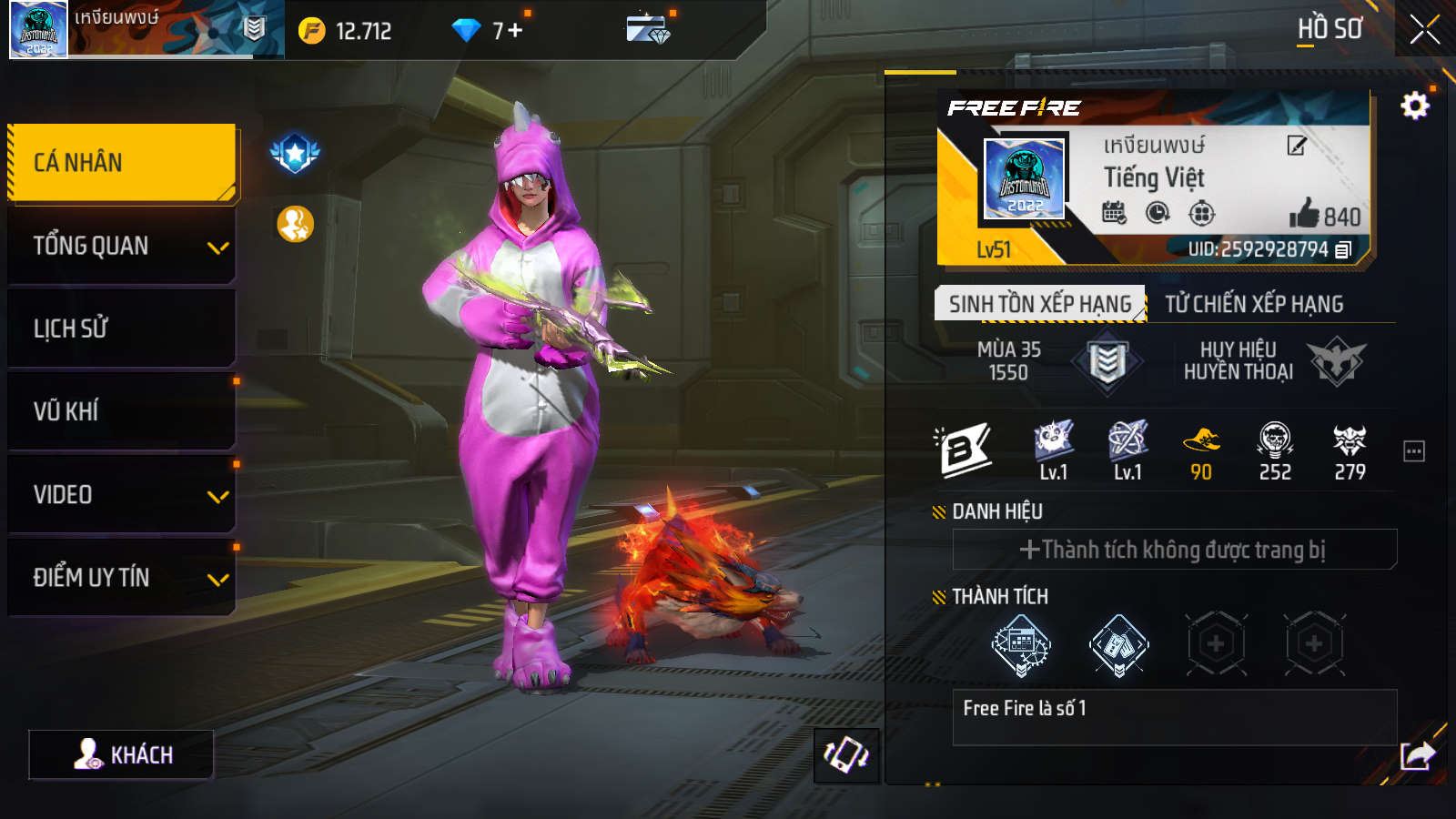Edit the player name with pencil icon

[1297, 146]
